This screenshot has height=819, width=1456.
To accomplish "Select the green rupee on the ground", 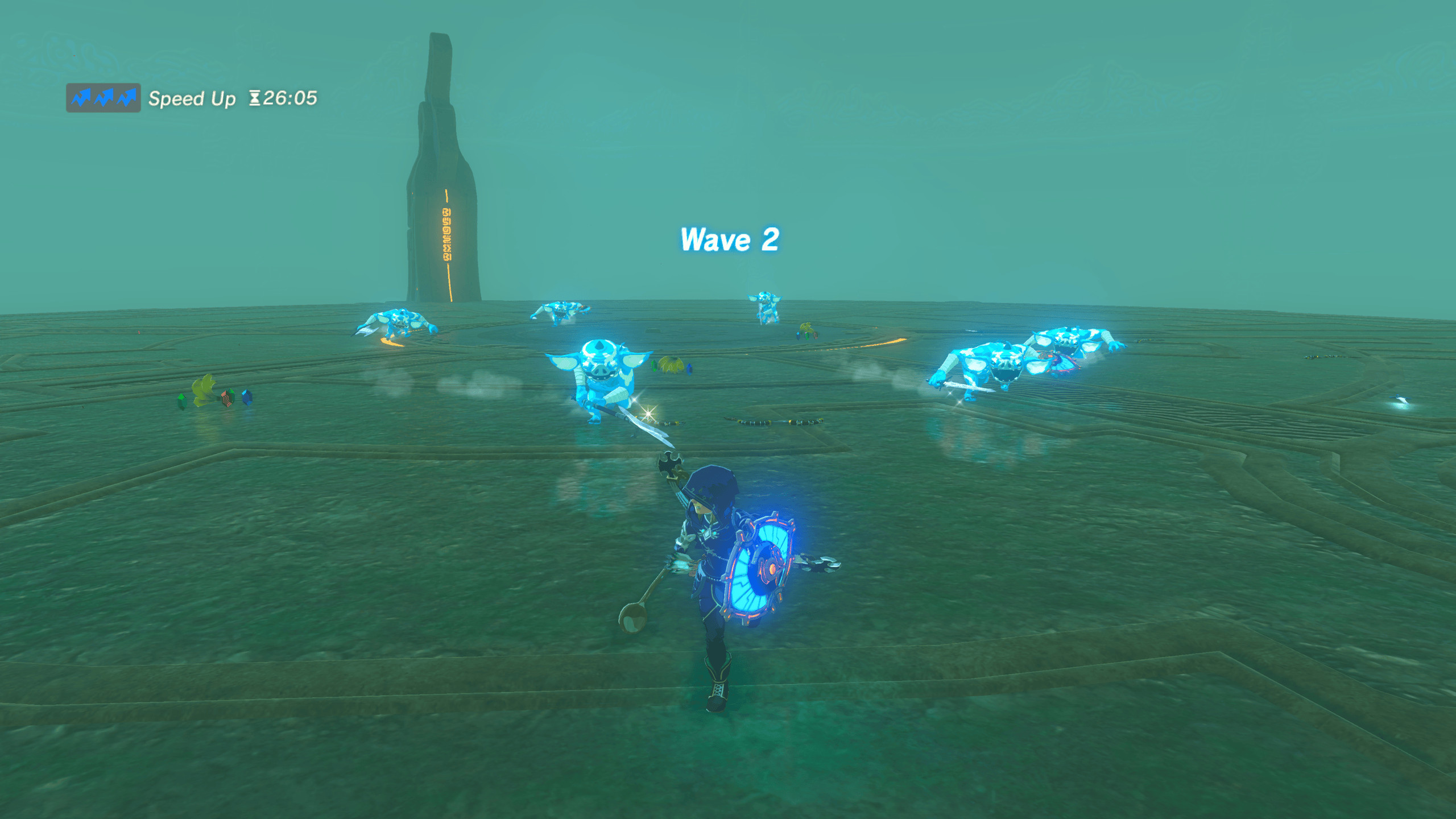I will coord(182,401).
